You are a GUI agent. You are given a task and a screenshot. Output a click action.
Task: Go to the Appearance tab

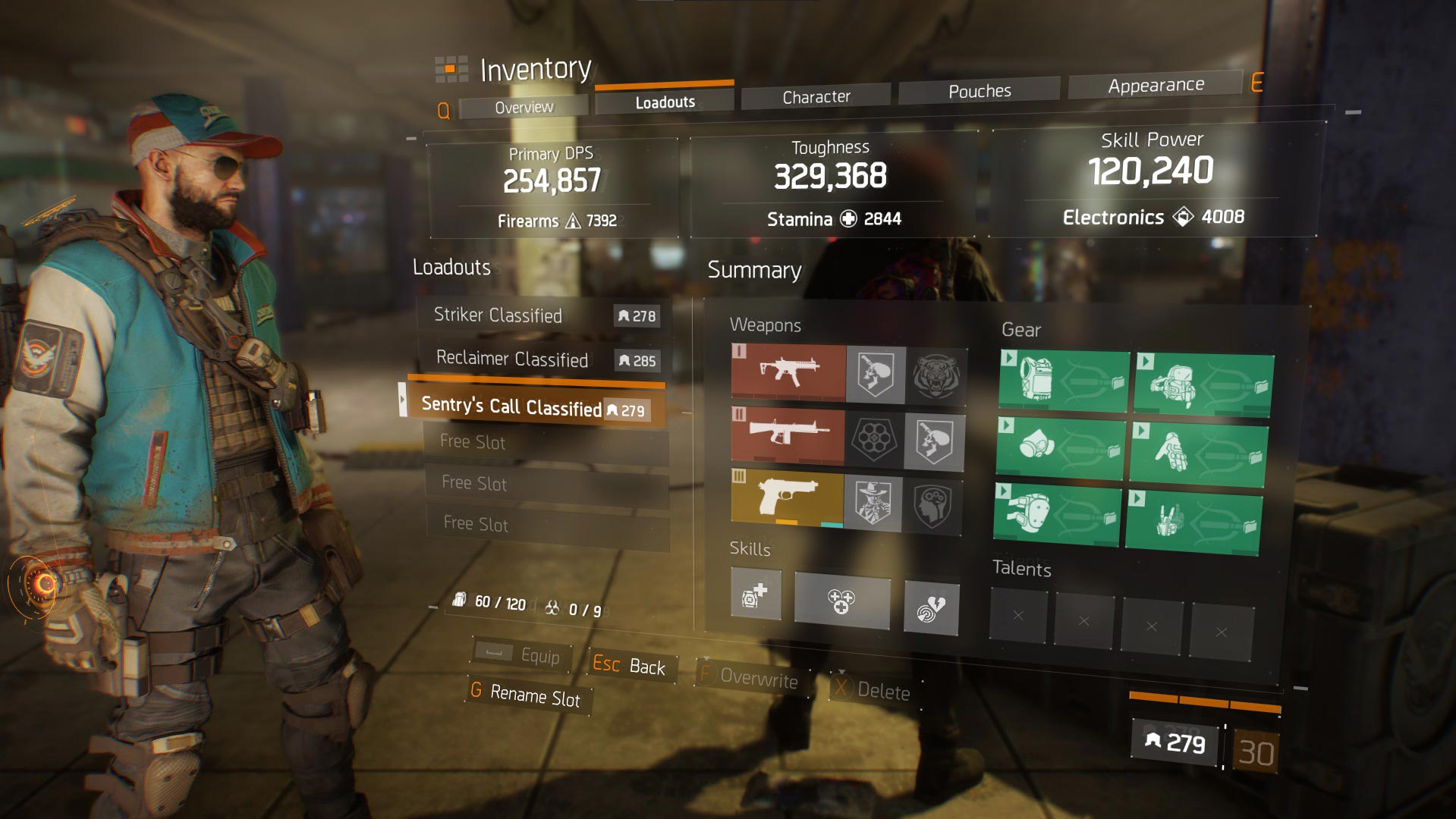click(x=1155, y=86)
